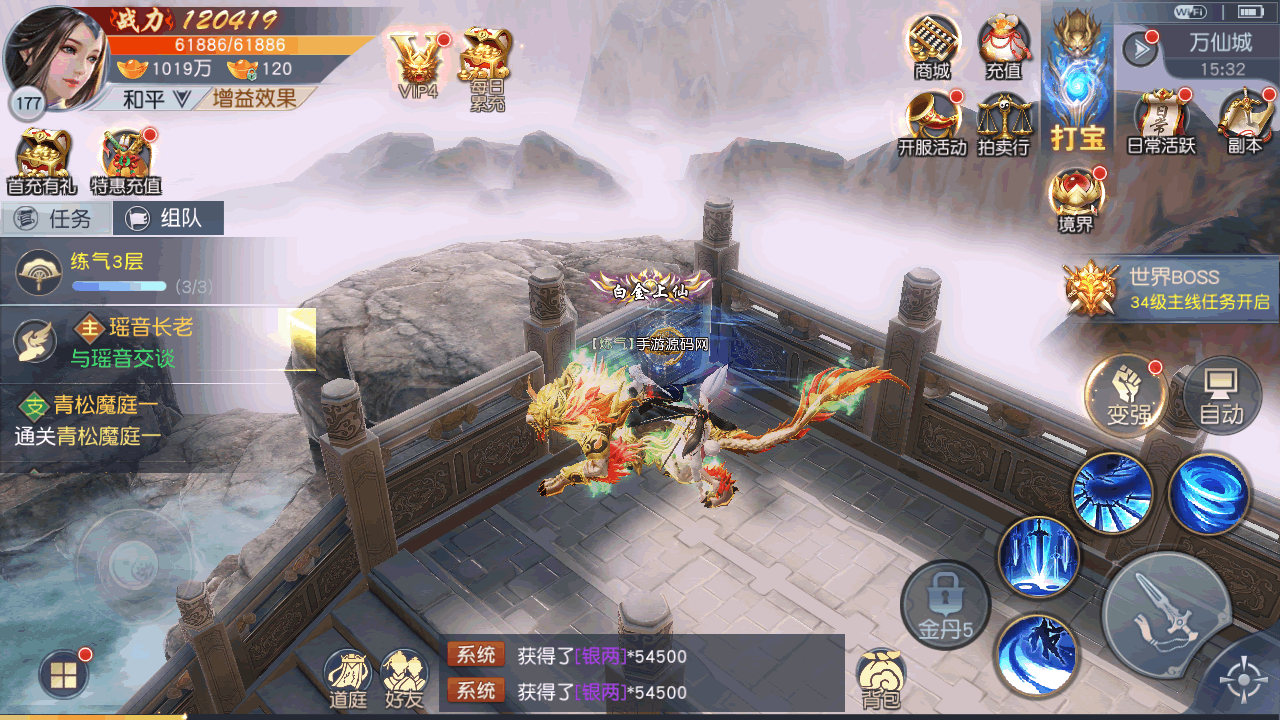Toggle 自动 auto-battle mode
1280x720 pixels.
(1221, 395)
